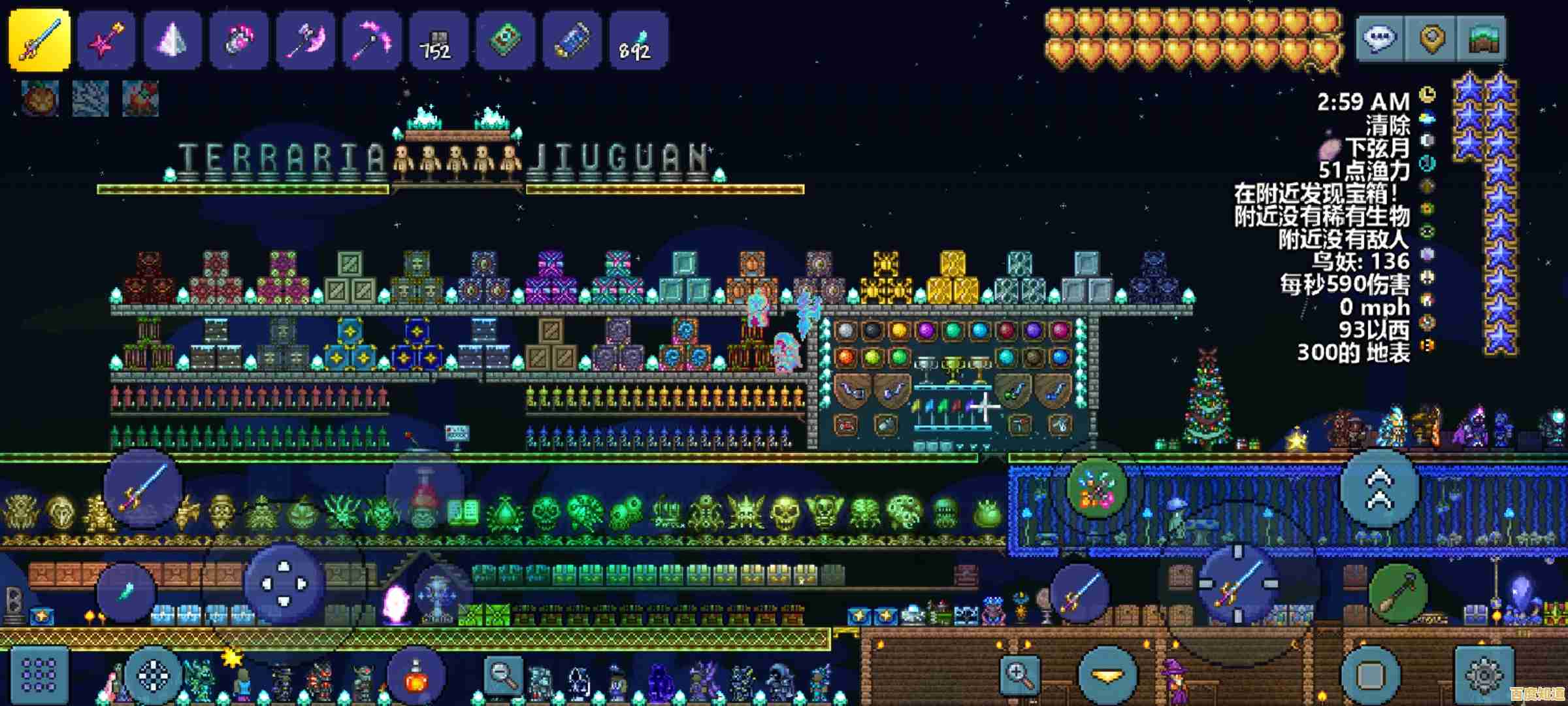Select the green phone hotbar slot

pos(505,40)
